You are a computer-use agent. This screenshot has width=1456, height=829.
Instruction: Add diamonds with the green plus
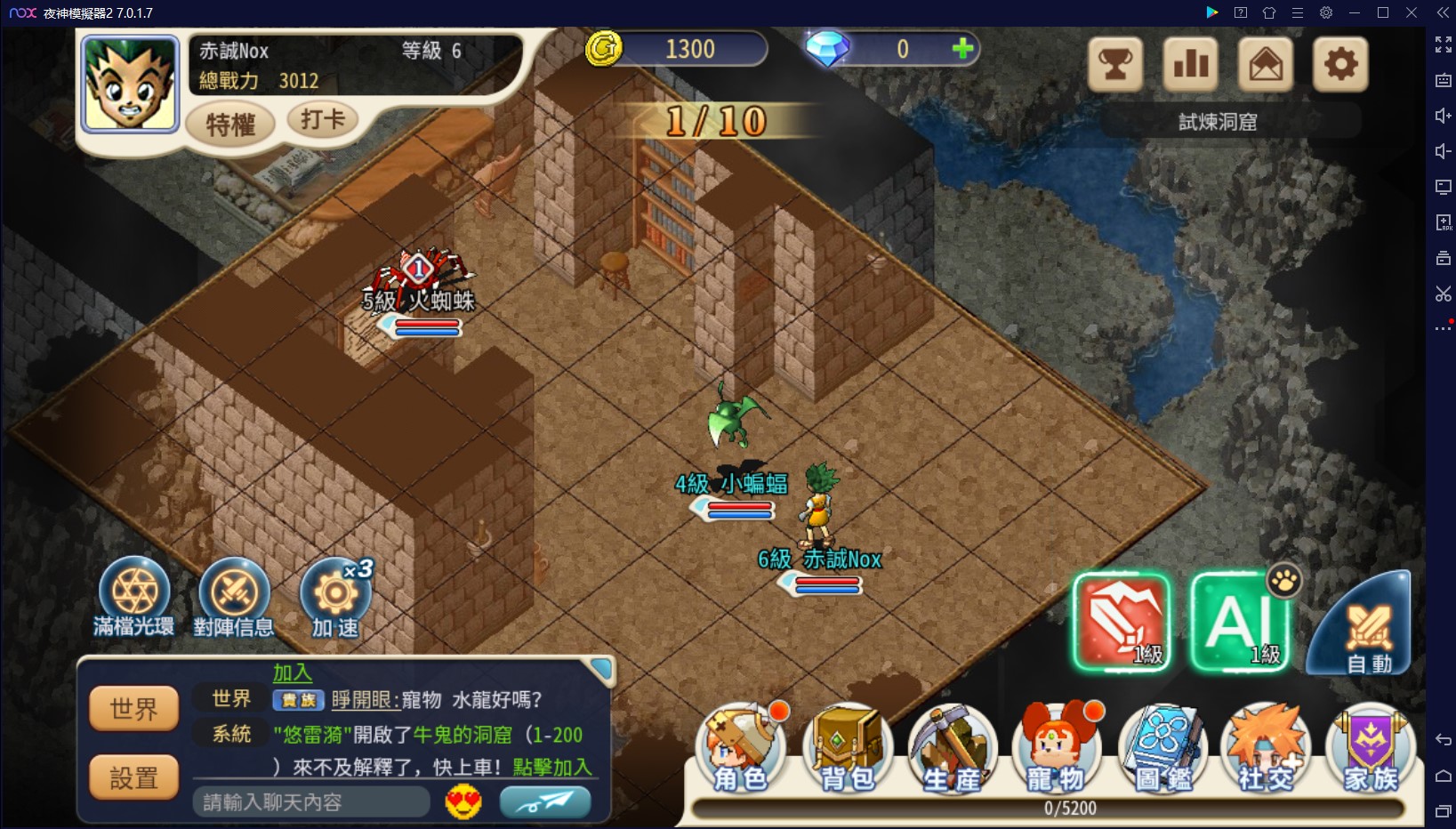962,49
